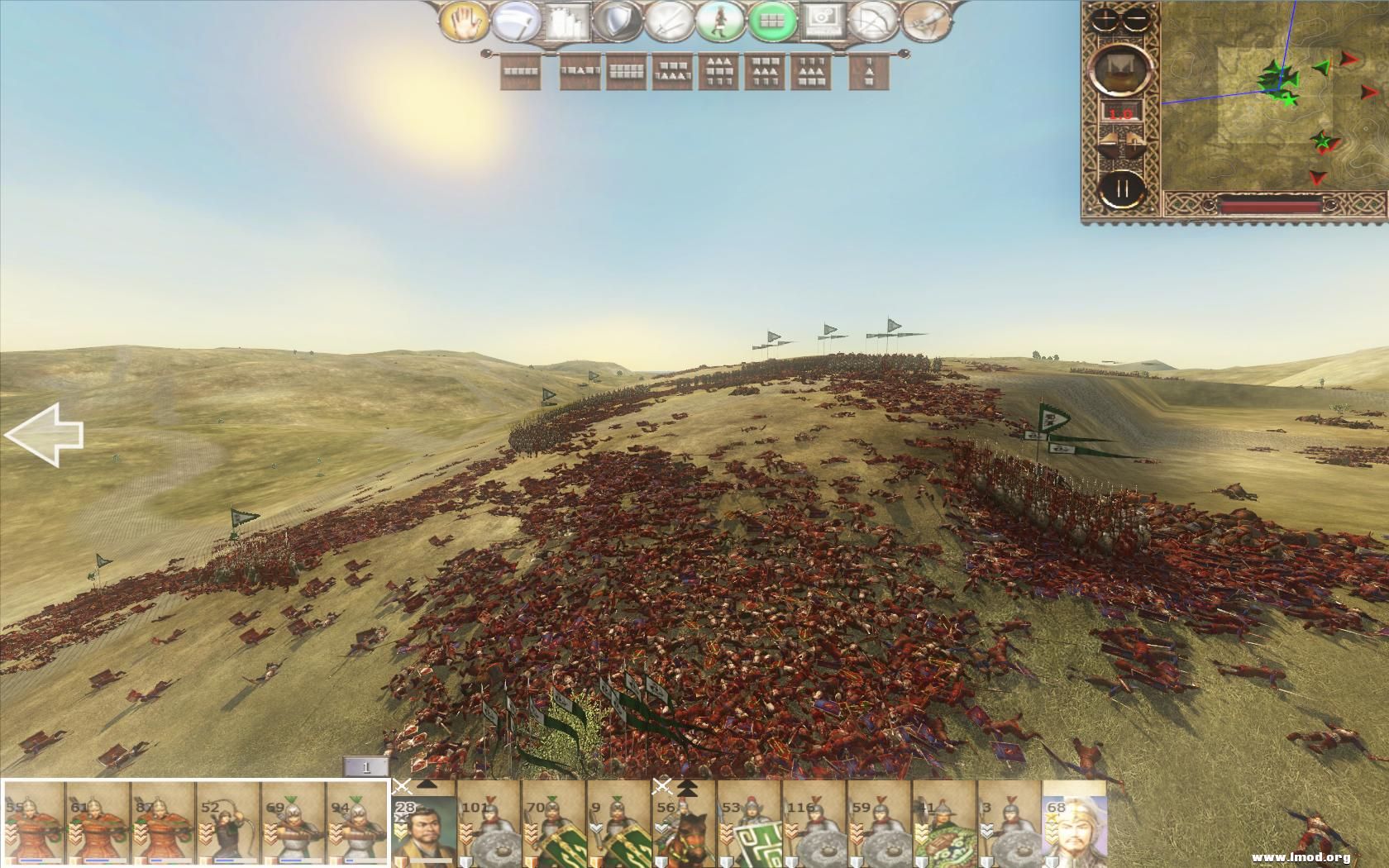Expand the group above the general's unit card
Viewport: 1389px width, 868px height.
click(426, 785)
